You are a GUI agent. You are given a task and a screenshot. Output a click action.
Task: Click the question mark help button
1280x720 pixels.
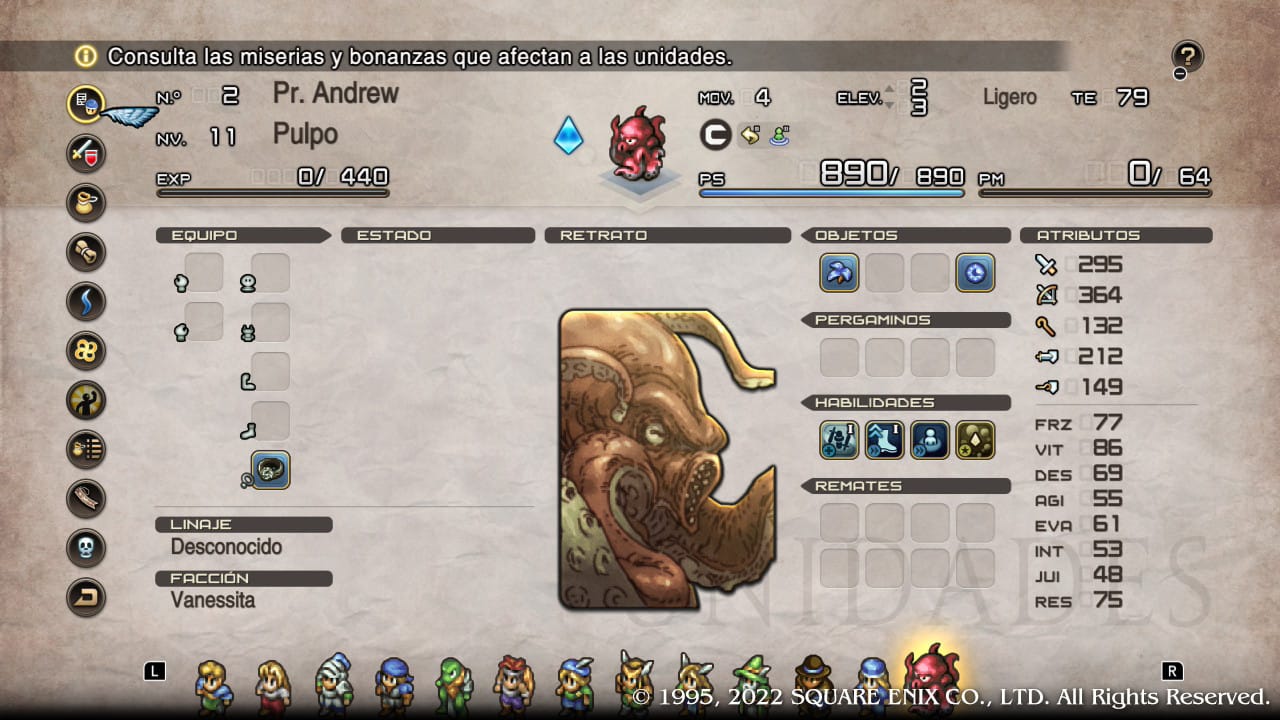click(1186, 56)
